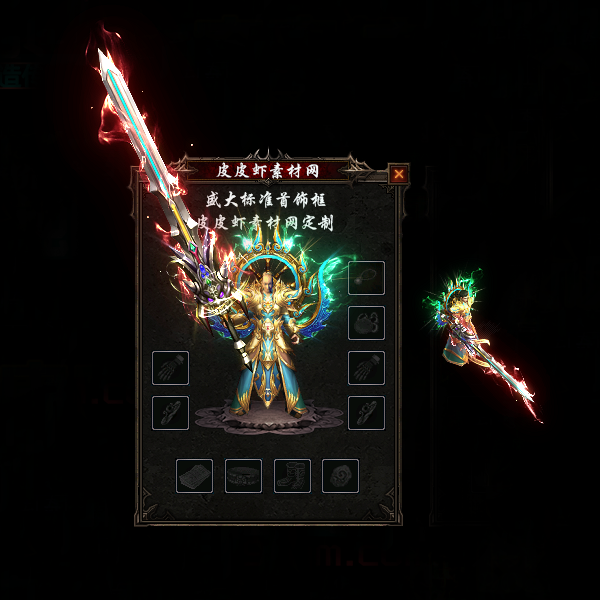Open the talisman paper slot
This screenshot has height=600, width=600.
click(x=194, y=476)
